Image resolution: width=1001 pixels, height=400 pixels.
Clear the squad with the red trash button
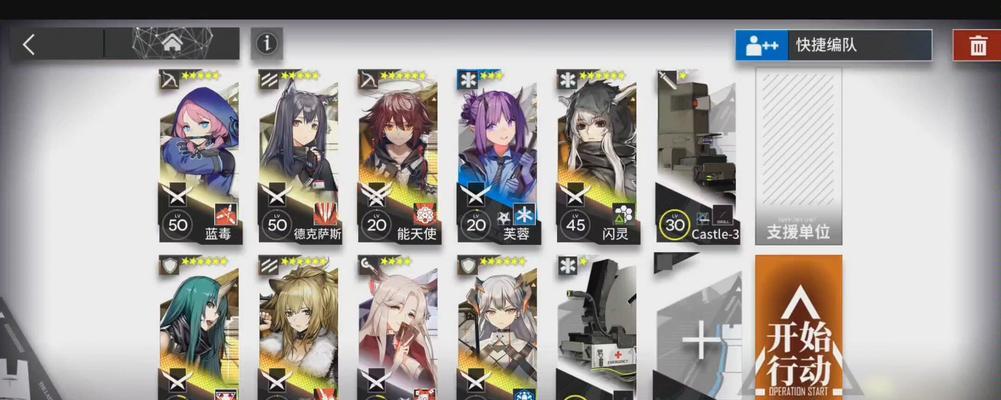(976, 45)
